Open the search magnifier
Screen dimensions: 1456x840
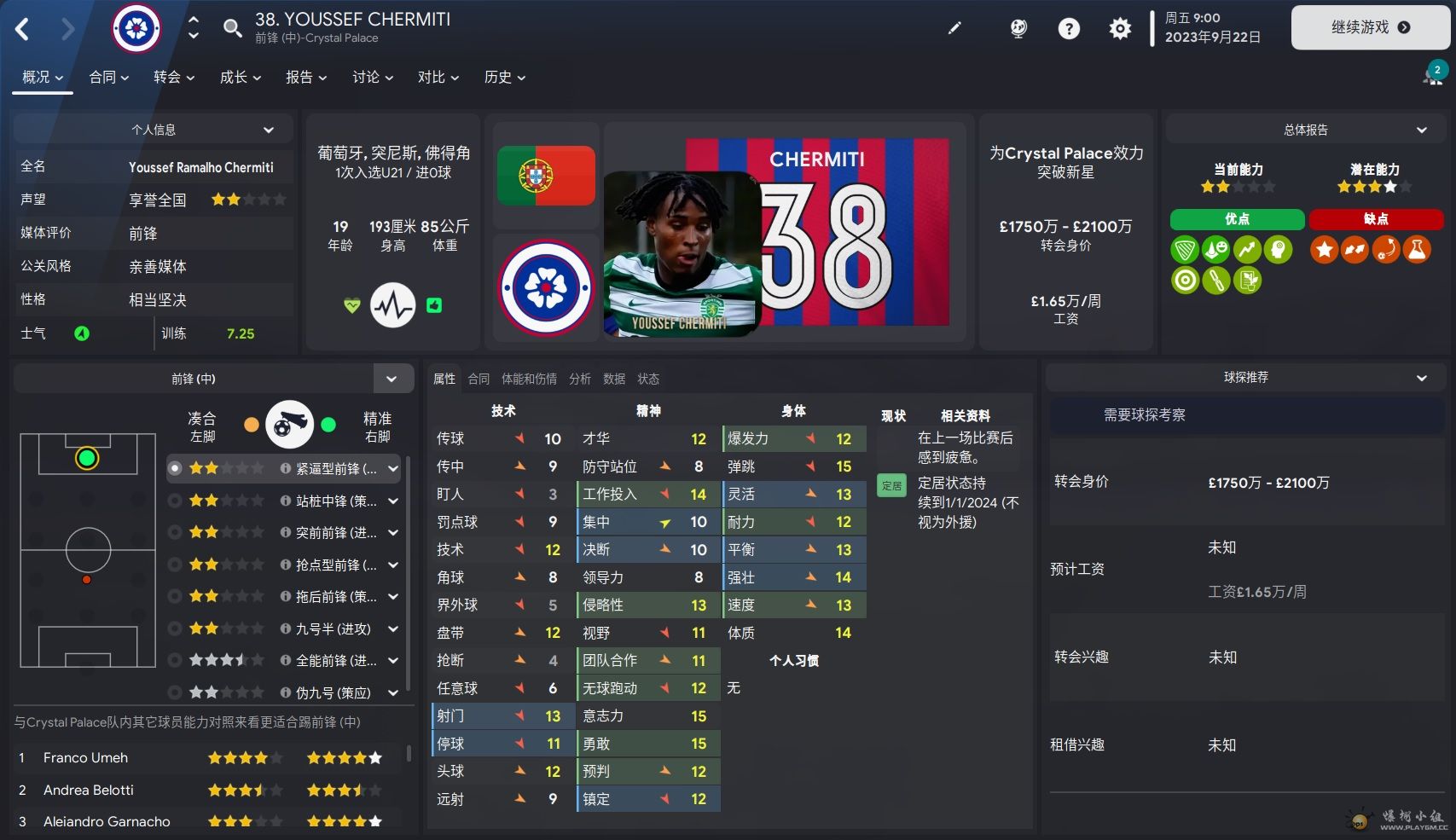(x=232, y=28)
